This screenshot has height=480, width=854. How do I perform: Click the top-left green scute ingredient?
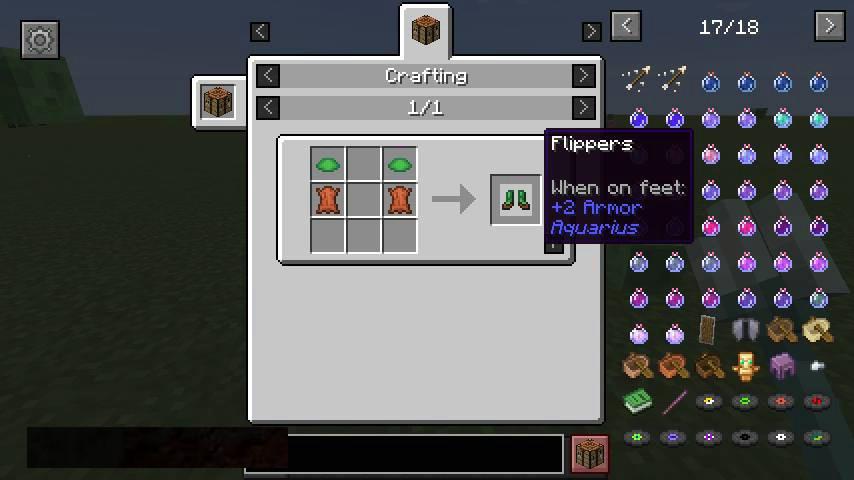328,164
